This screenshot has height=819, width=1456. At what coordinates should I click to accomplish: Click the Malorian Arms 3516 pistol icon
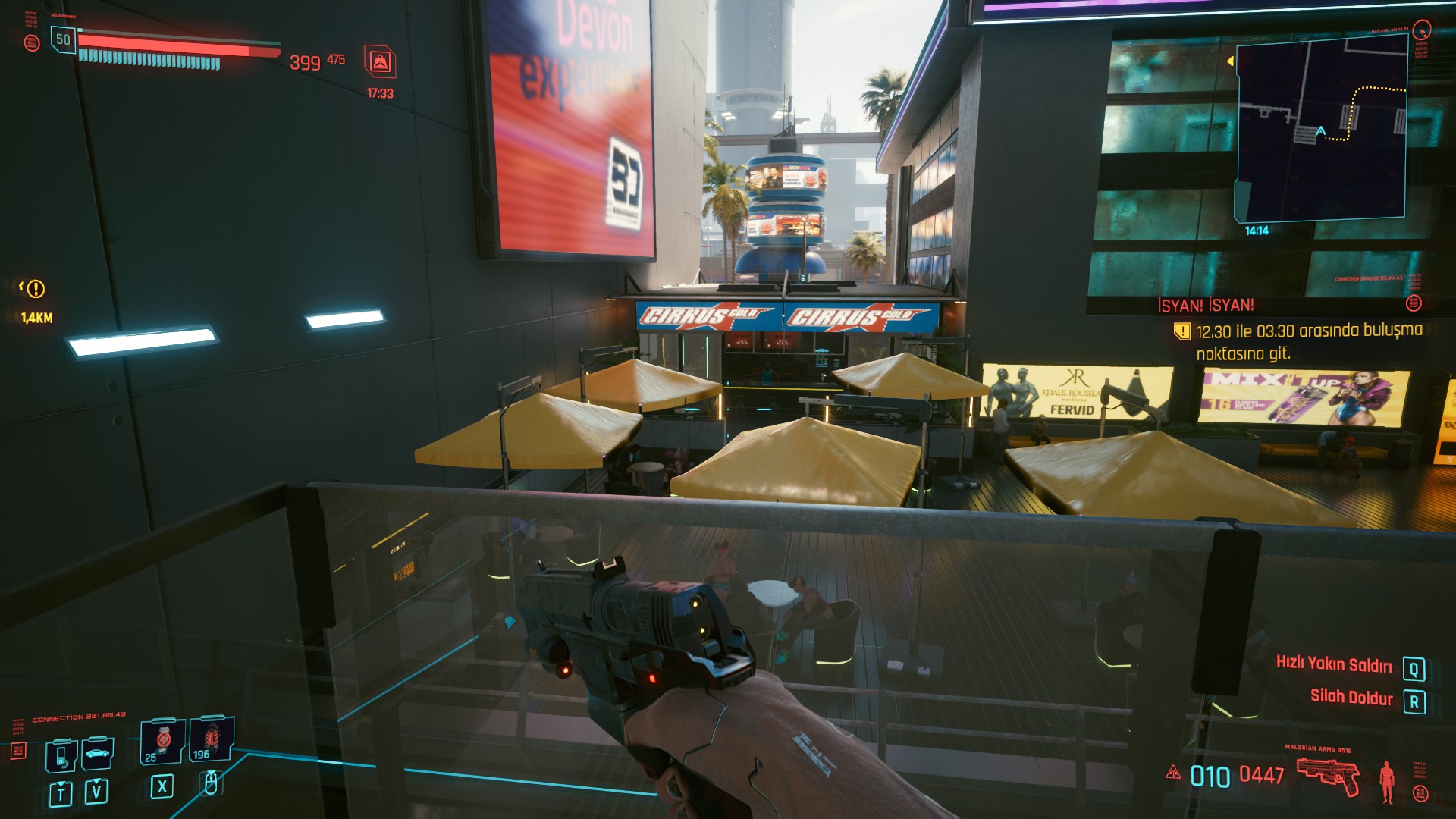click(x=1328, y=776)
